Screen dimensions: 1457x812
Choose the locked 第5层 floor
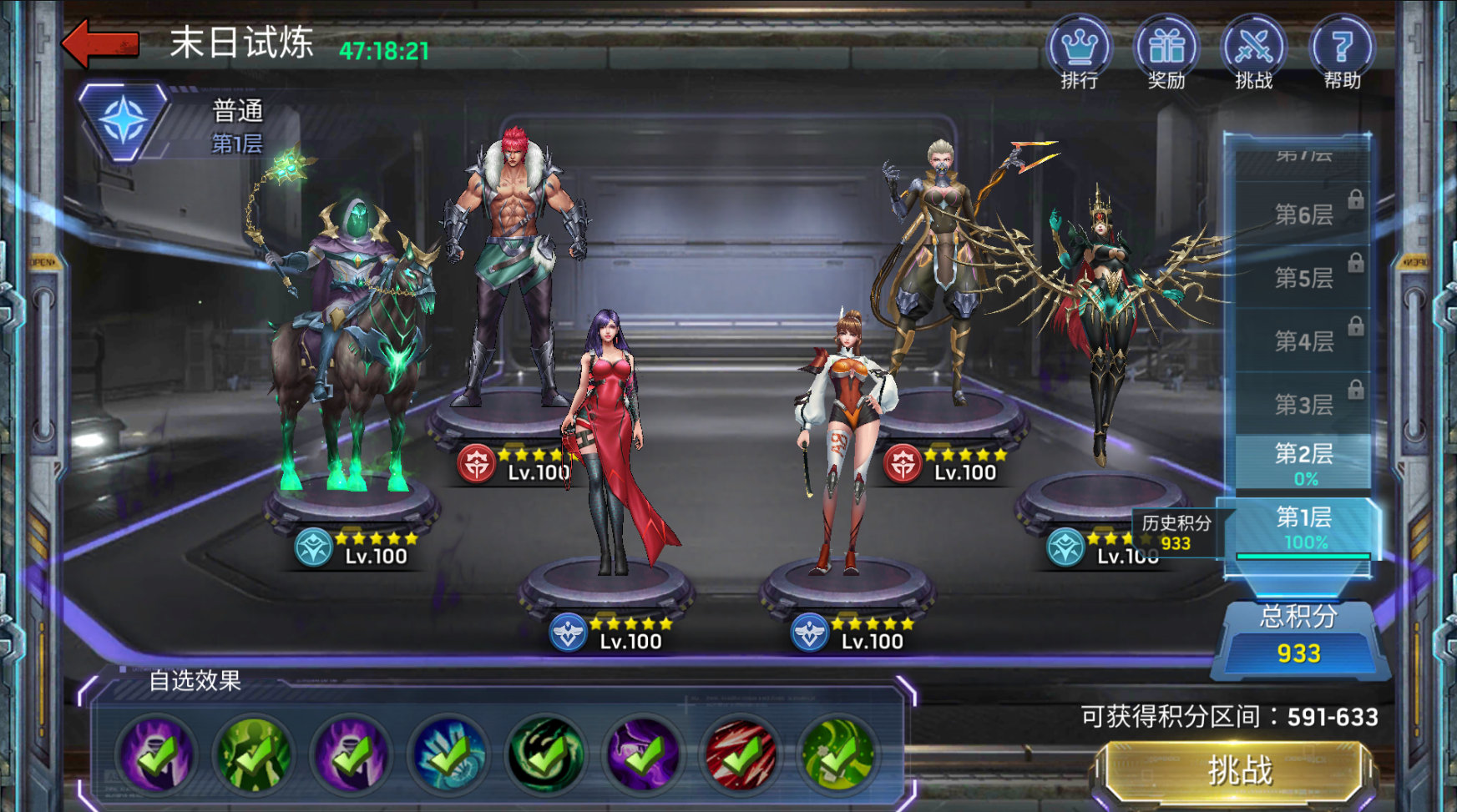1303,278
